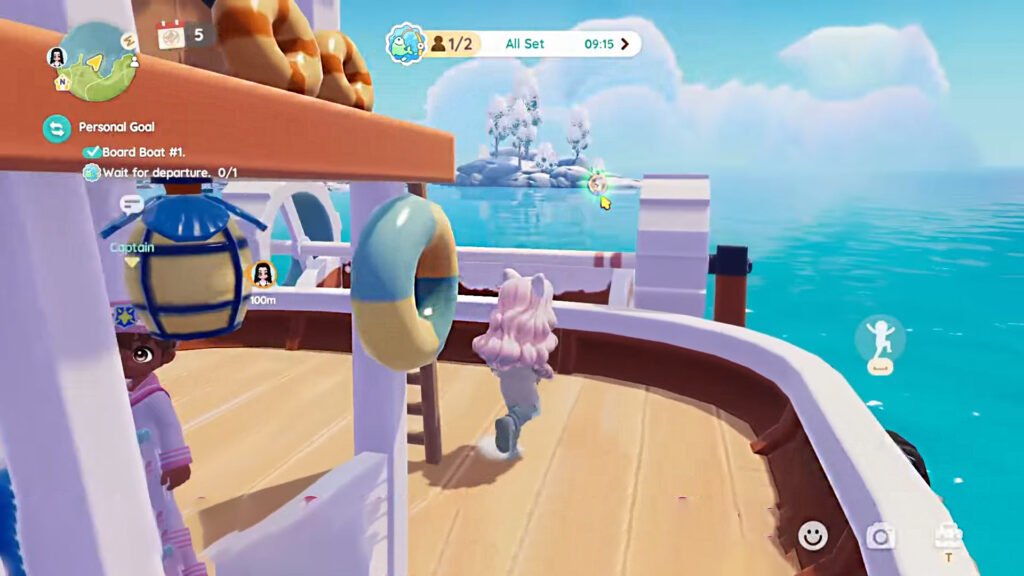This screenshot has width=1024, height=576.
Task: Click the friend avatar marker showing 100m
Action: 263,273
